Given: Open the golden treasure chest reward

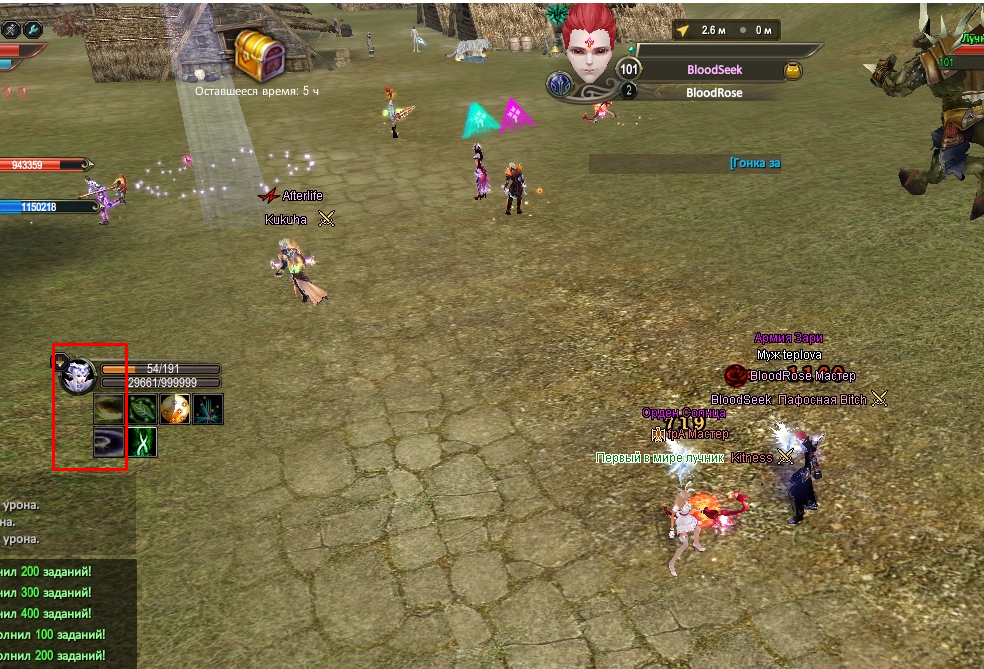Looking at the screenshot, I should [259, 54].
